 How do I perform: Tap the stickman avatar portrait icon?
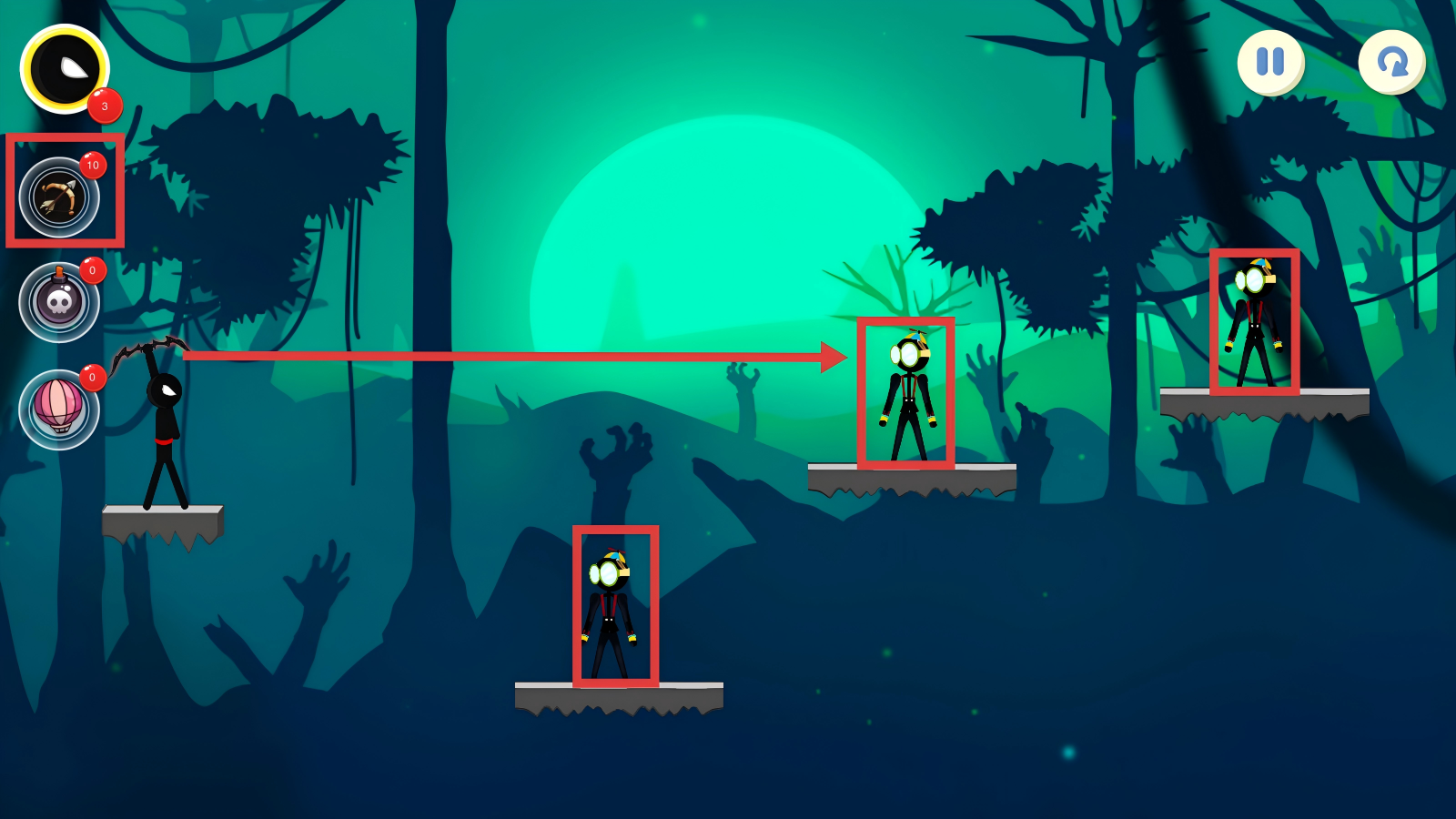point(66,69)
